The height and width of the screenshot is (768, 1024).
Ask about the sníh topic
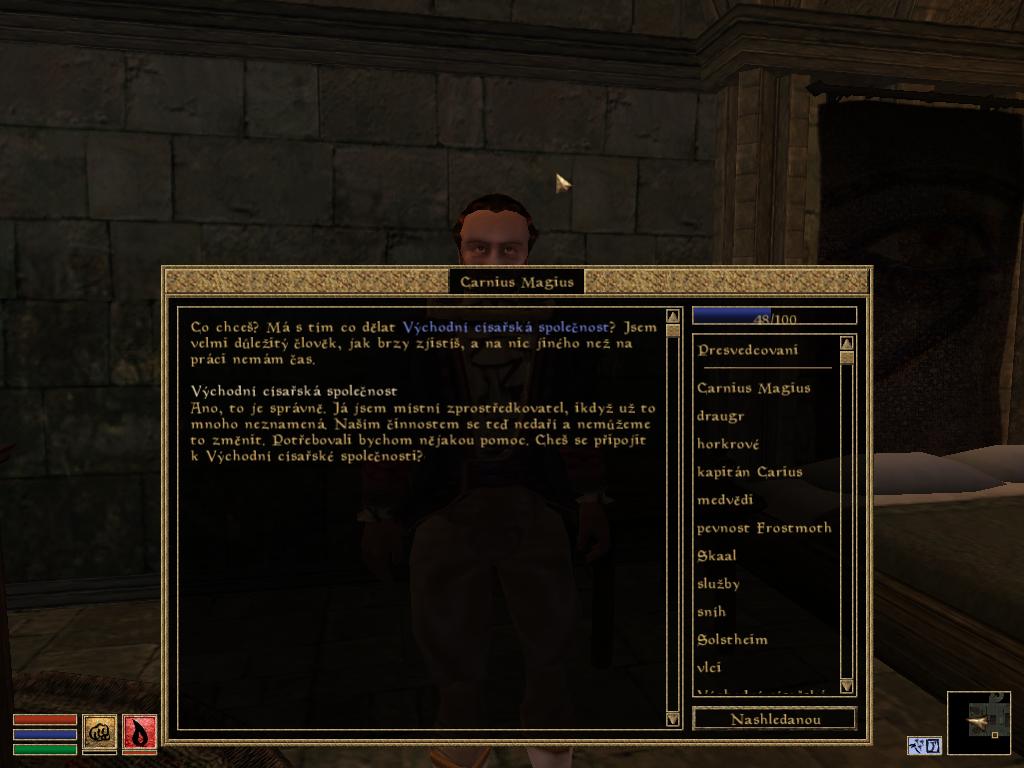(711, 612)
